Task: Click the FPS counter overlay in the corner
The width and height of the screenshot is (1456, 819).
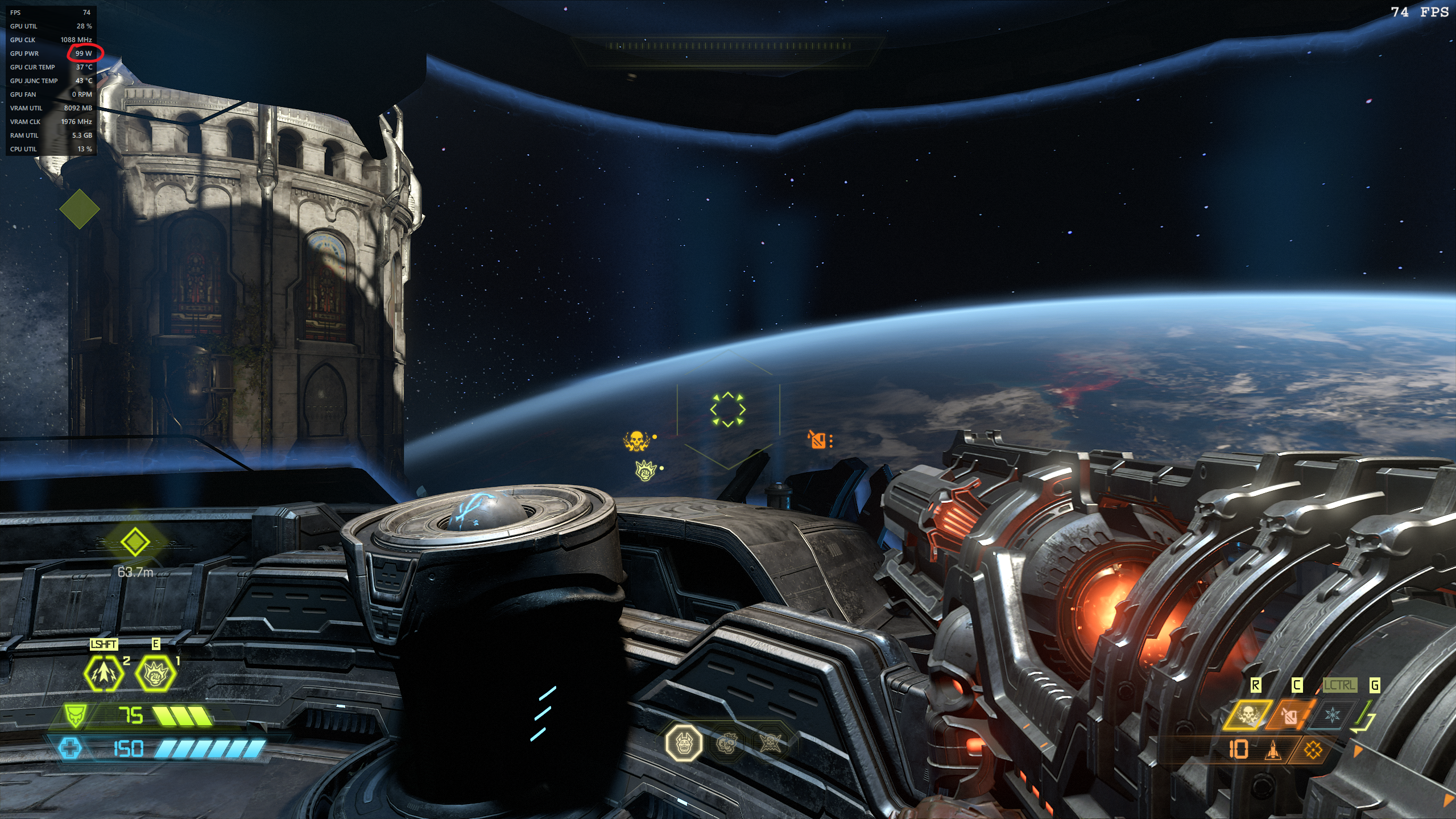Action: point(1420,13)
